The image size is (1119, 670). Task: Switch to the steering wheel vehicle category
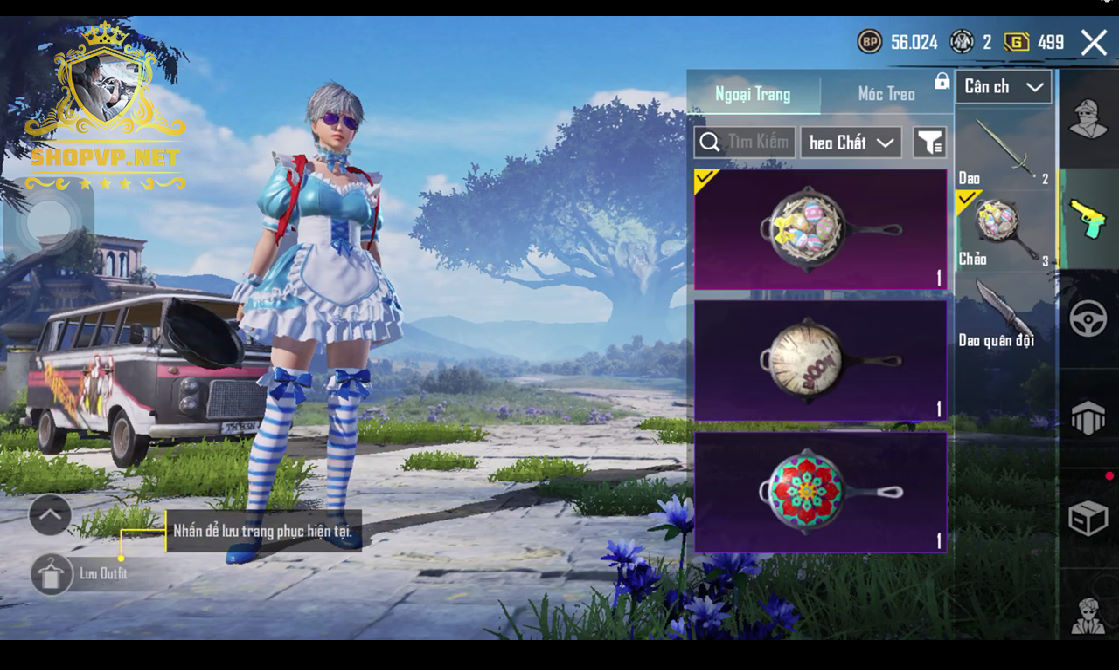pos(1088,319)
